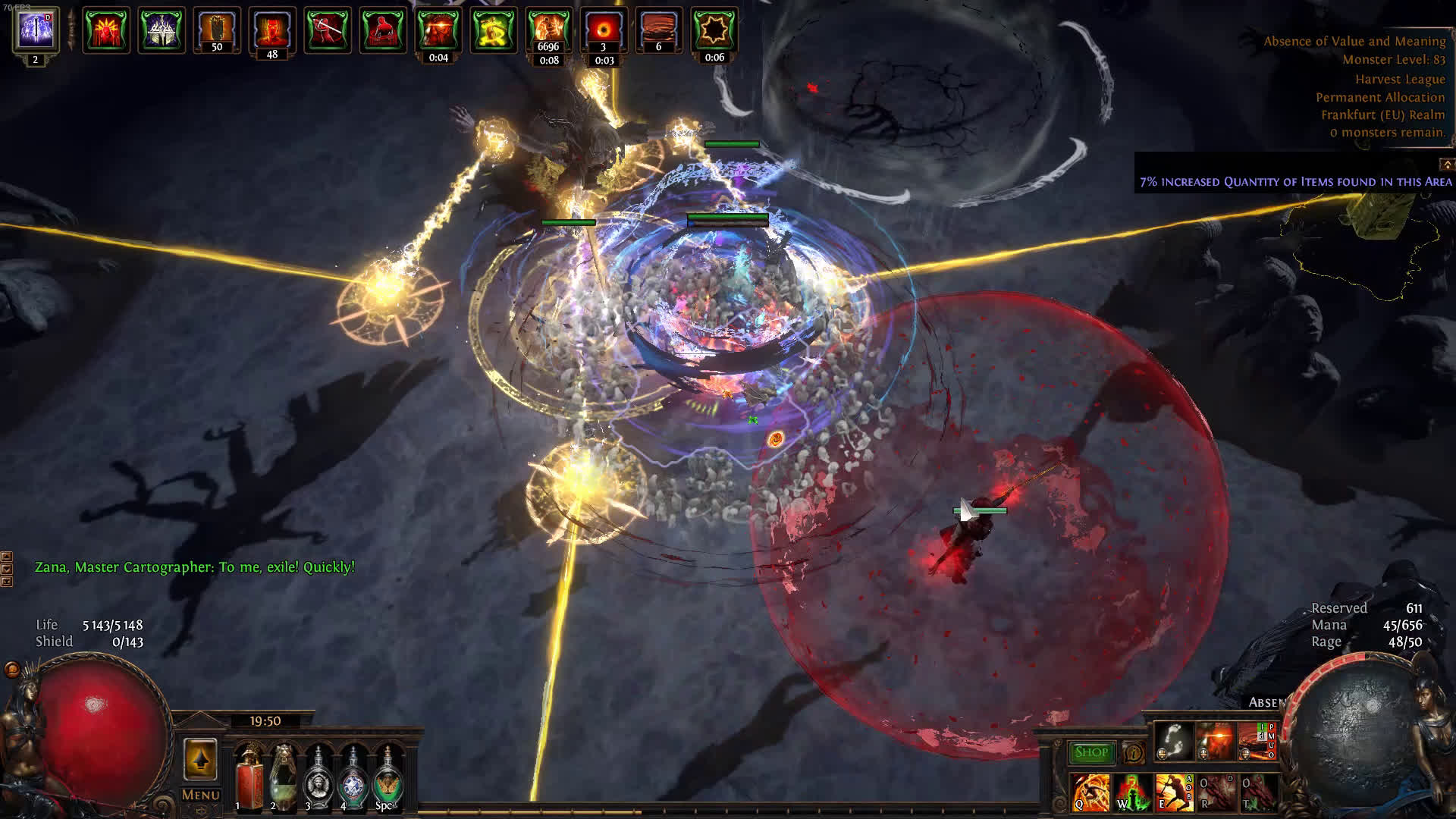
Task: Click the black hole debuff icon
Action: 604,30
